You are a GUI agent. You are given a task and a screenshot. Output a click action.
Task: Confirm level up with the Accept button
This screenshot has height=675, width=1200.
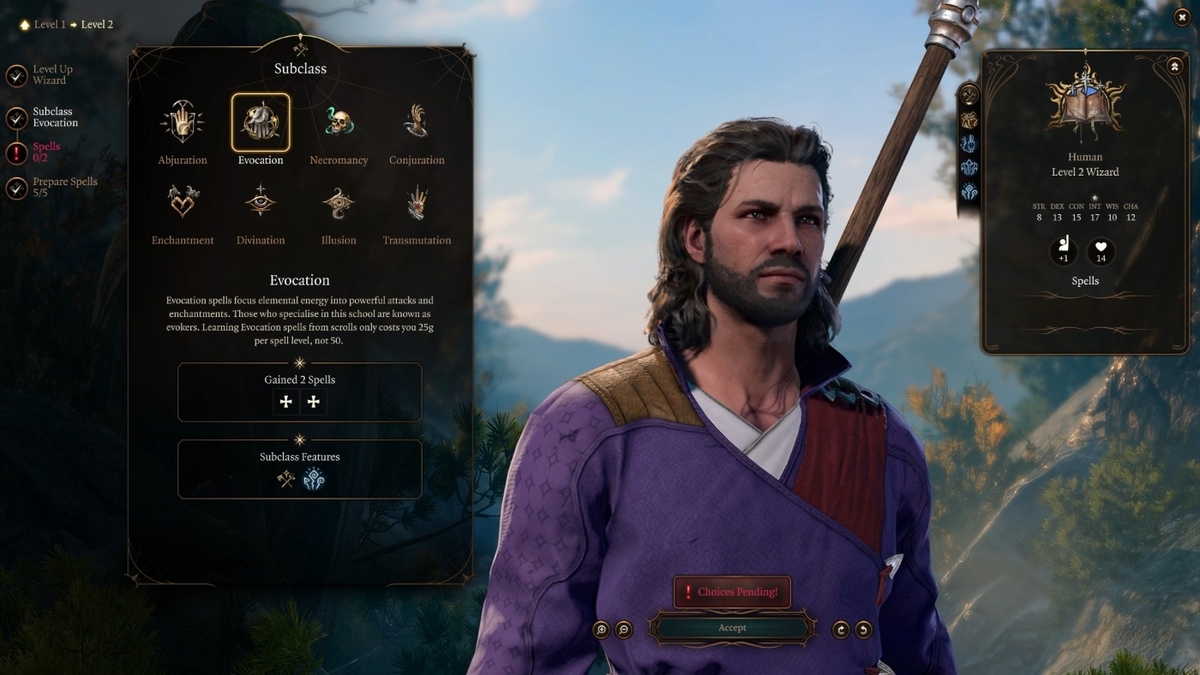point(732,628)
